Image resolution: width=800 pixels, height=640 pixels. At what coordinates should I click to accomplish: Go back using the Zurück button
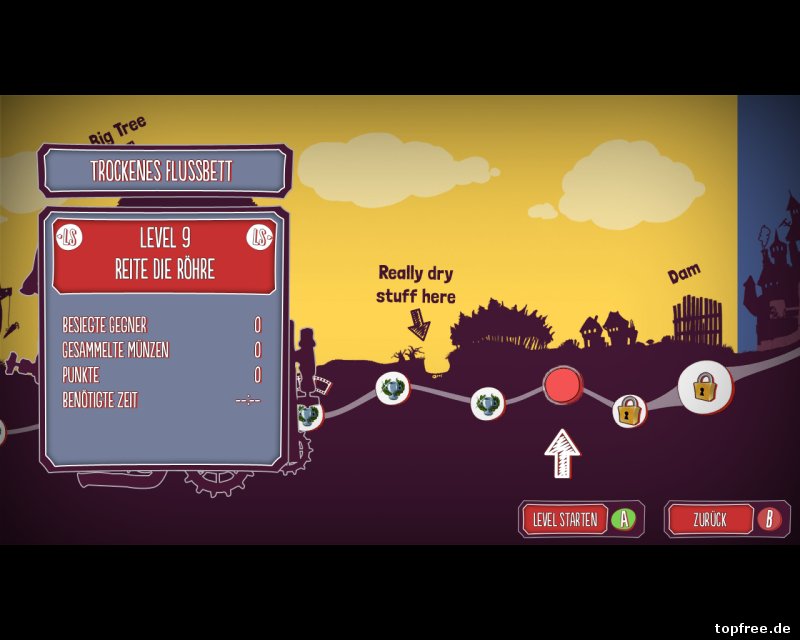[x=726, y=519]
